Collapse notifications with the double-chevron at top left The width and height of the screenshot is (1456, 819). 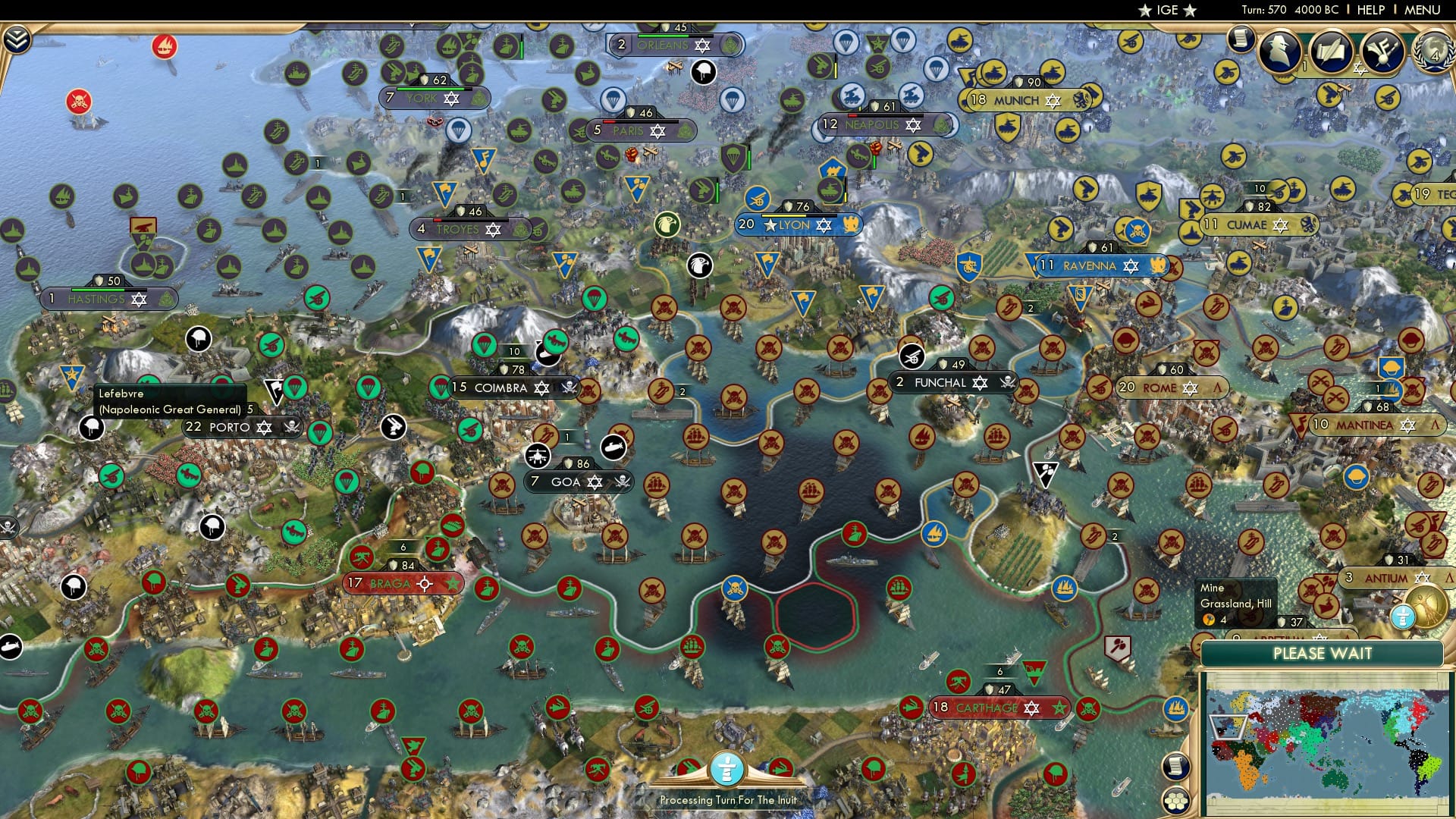[x=16, y=39]
